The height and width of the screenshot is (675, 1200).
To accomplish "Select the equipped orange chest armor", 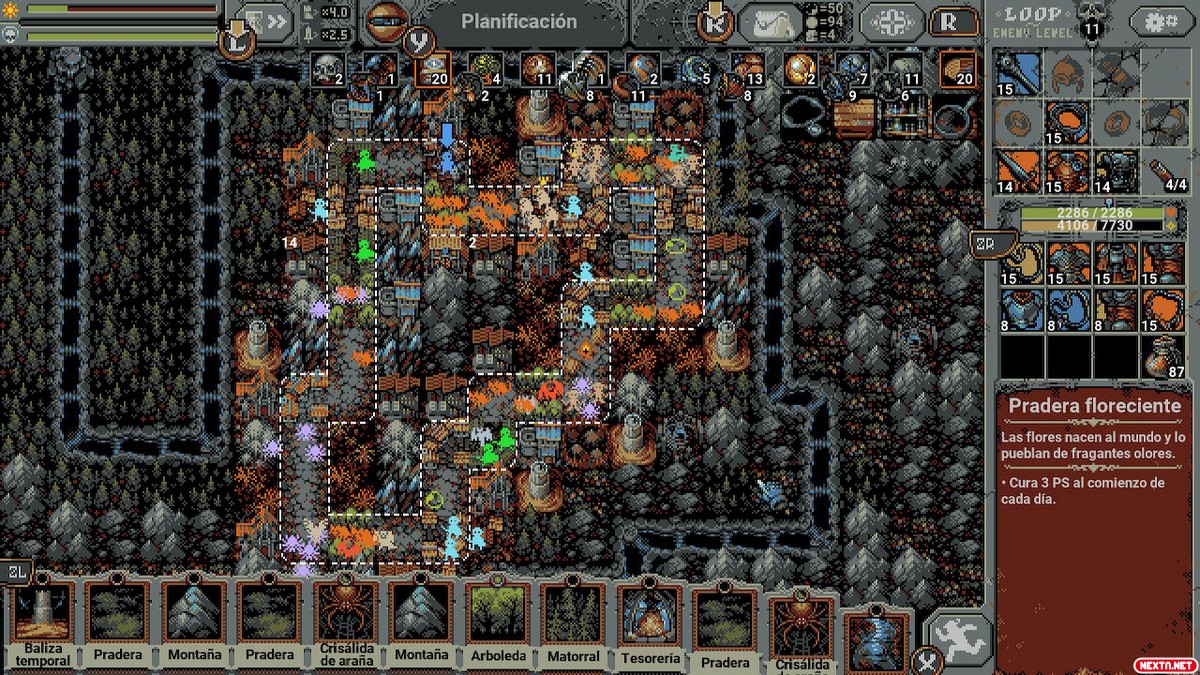I will coord(1067,171).
